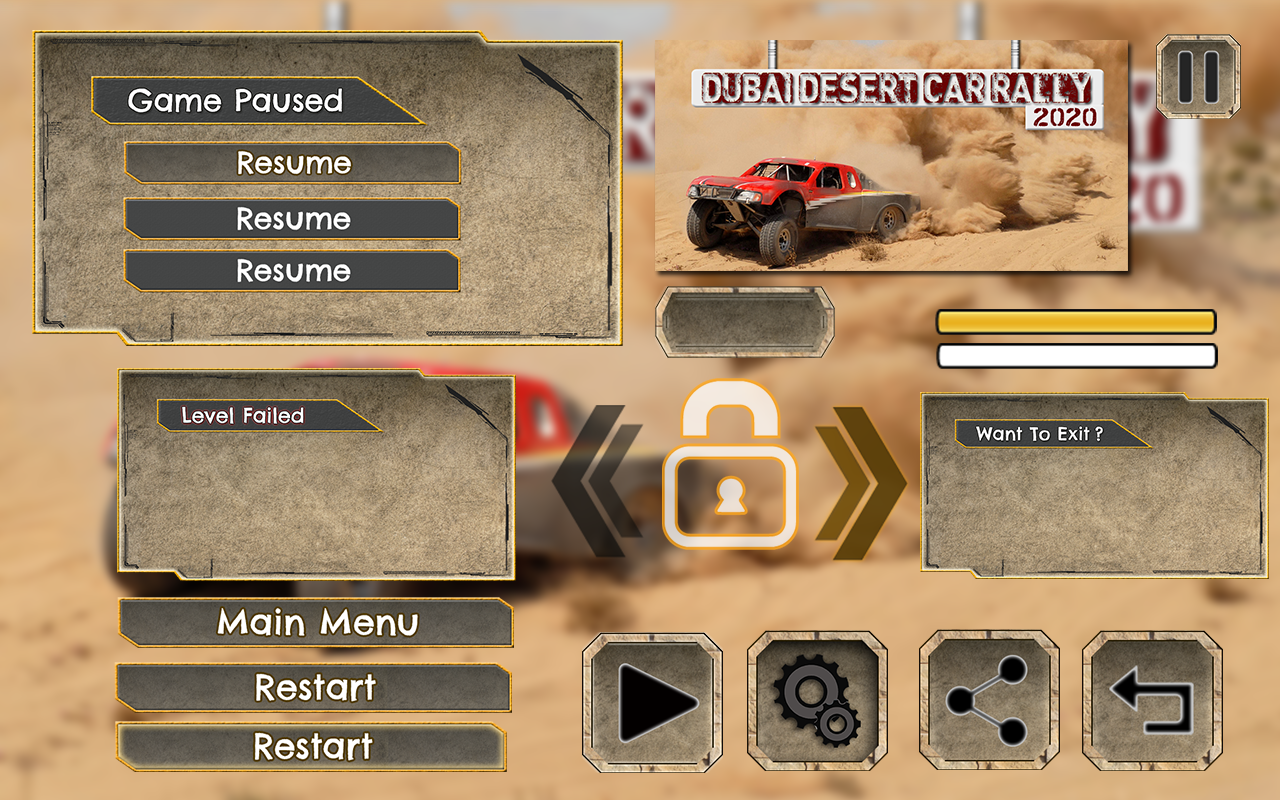
Task: Click the Dubai Desert Car Rally banner image
Action: click(x=893, y=155)
